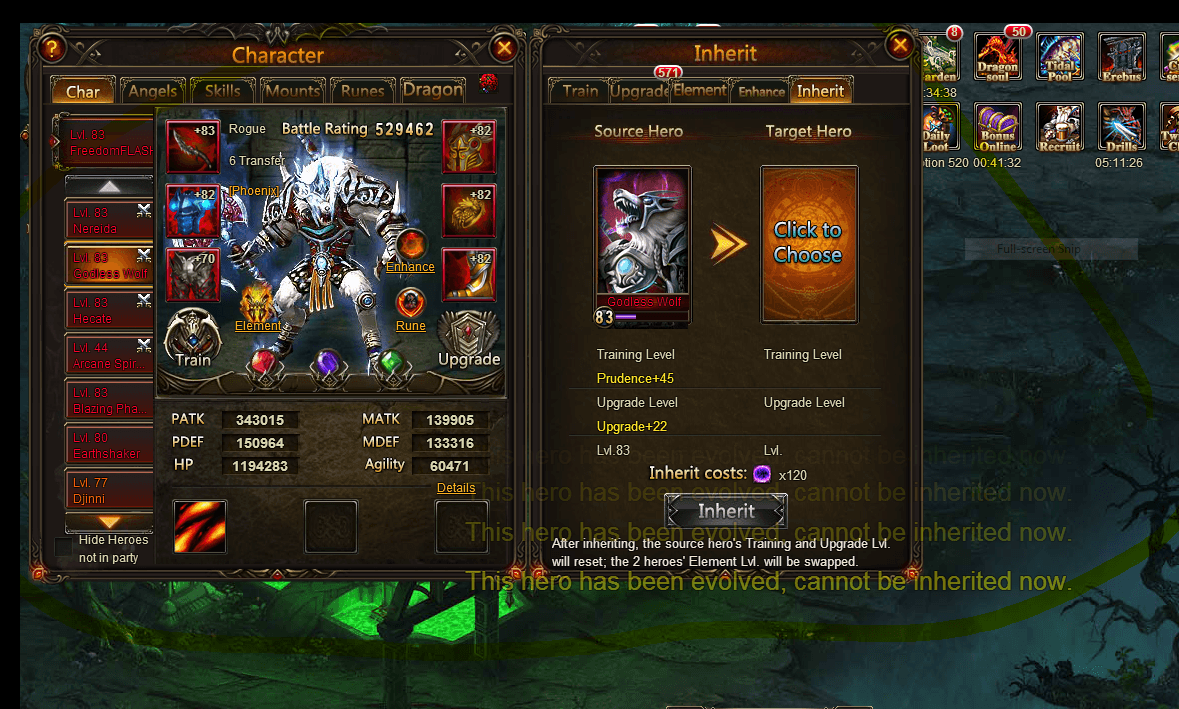Toggle Hide Heroes not in party
Image resolution: width=1179 pixels, height=709 pixels.
click(65, 547)
